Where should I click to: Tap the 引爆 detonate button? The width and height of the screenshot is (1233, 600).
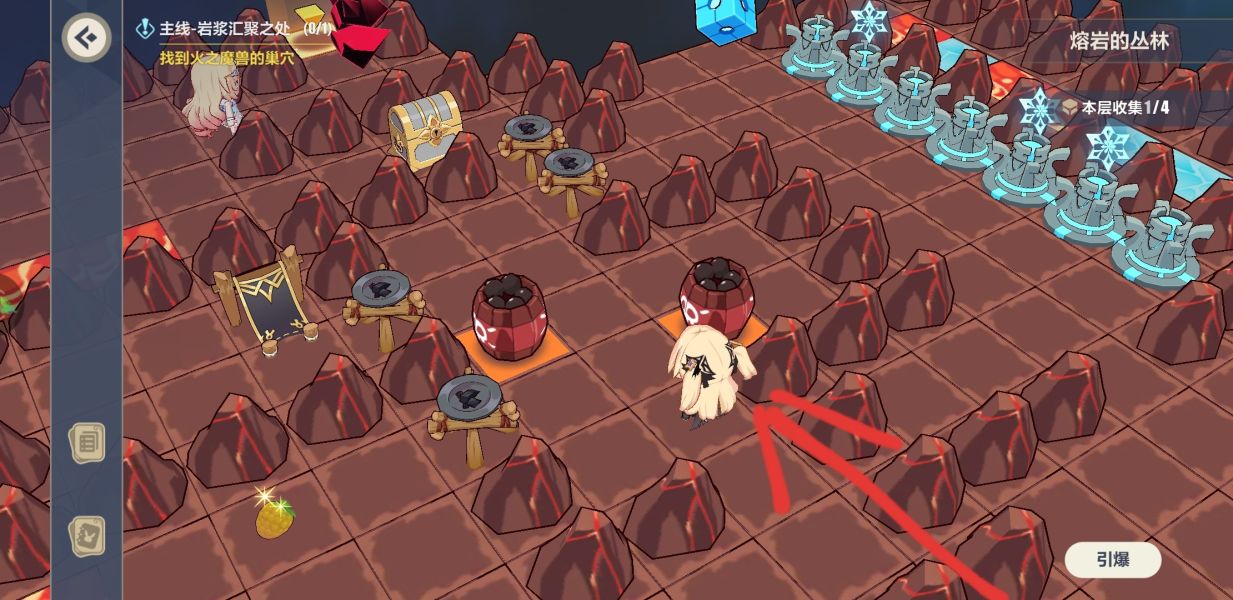coord(1112,560)
